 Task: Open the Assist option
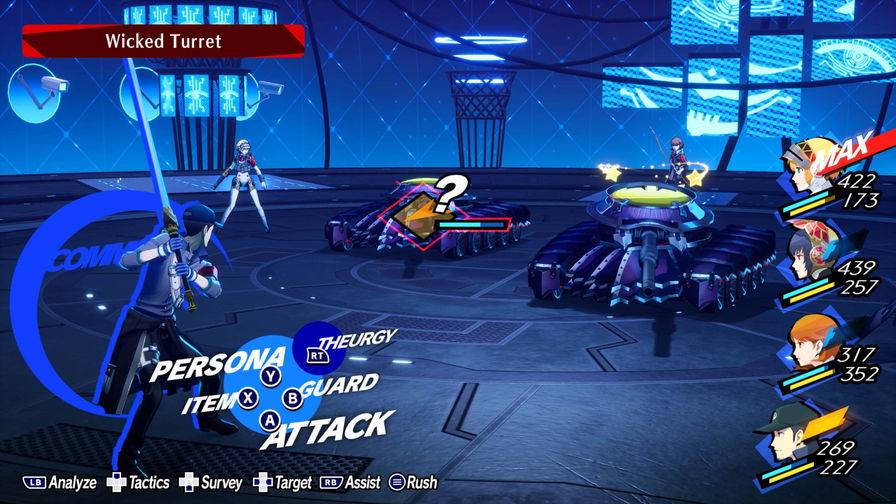[352, 483]
